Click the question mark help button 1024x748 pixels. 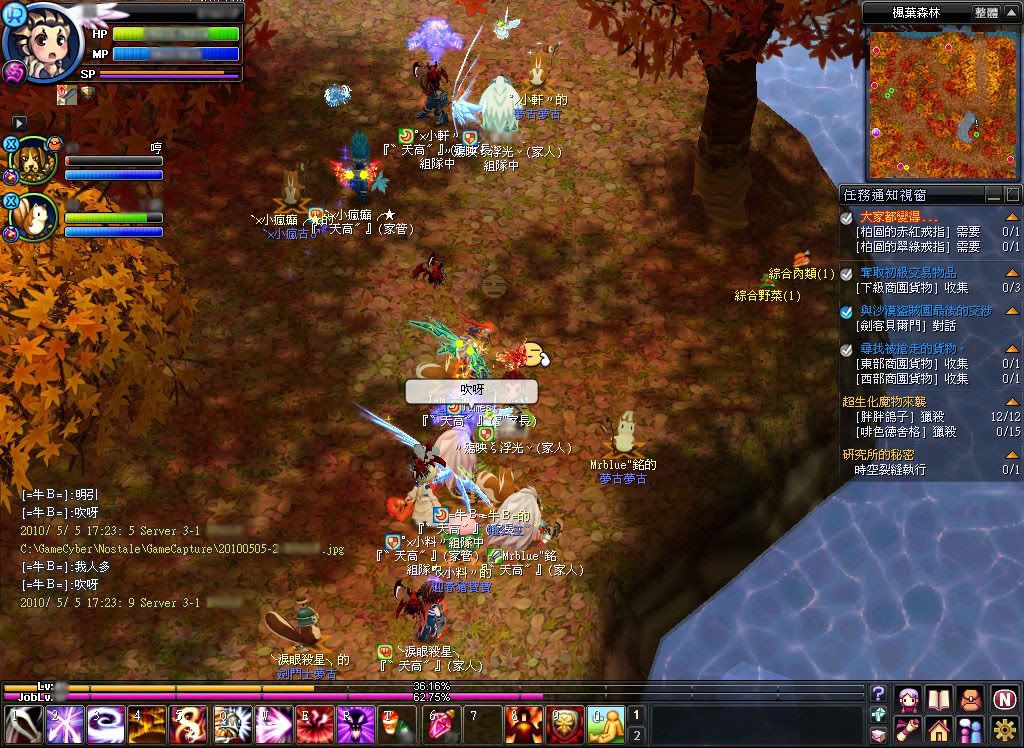tap(878, 694)
